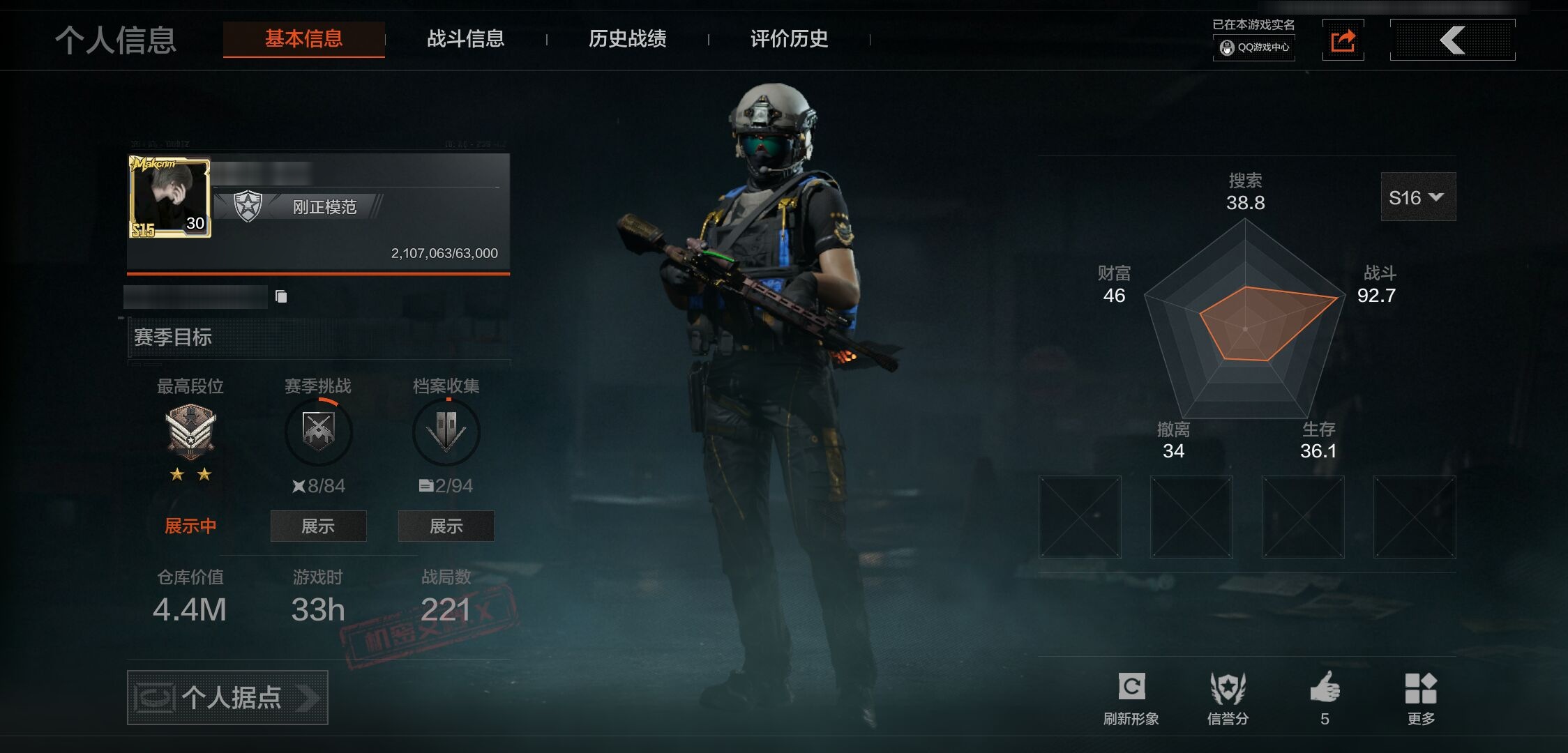Click the orange share icon
1568x753 pixels.
pyautogui.click(x=1343, y=40)
